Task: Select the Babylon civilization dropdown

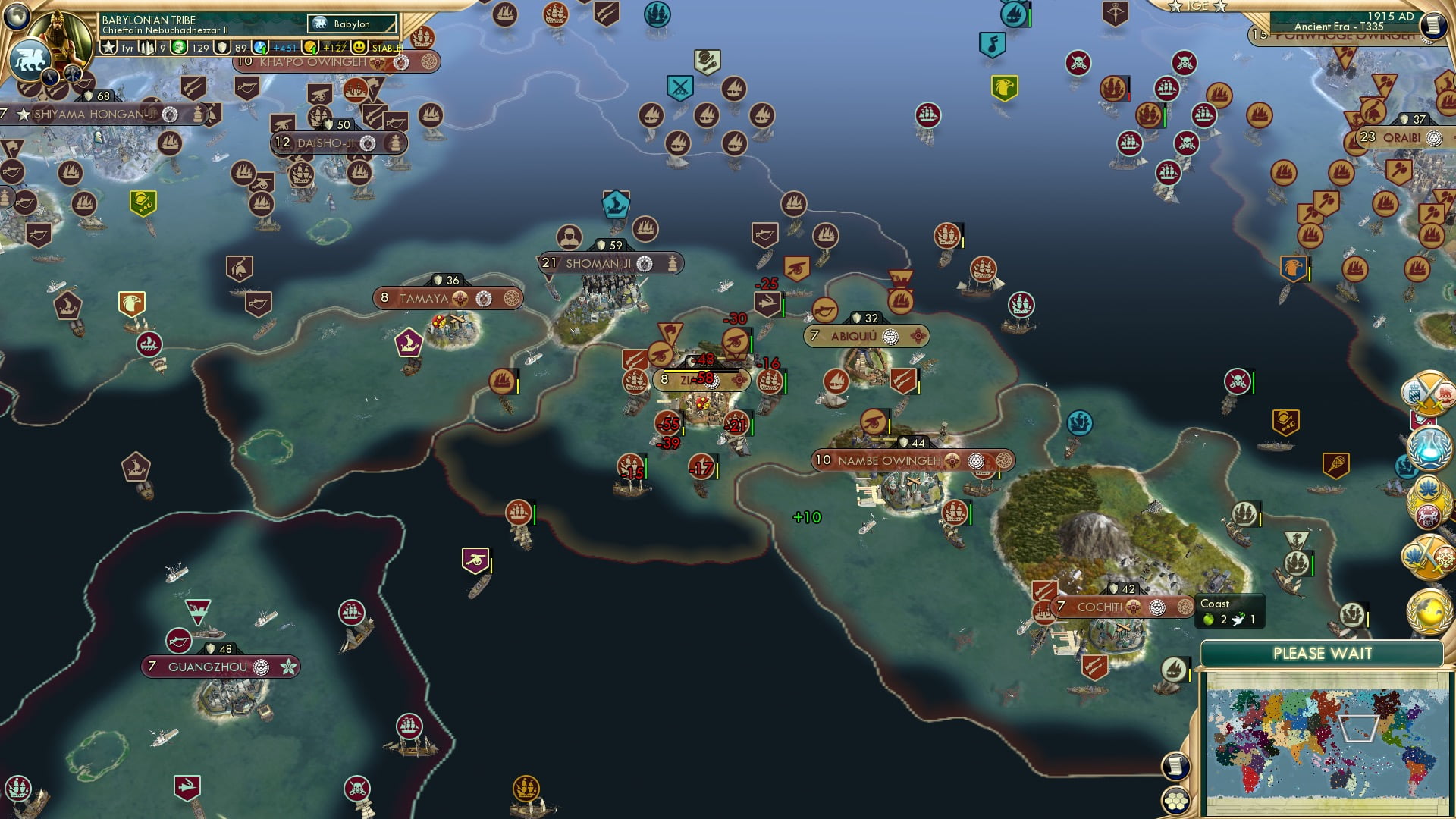Action: [353, 24]
